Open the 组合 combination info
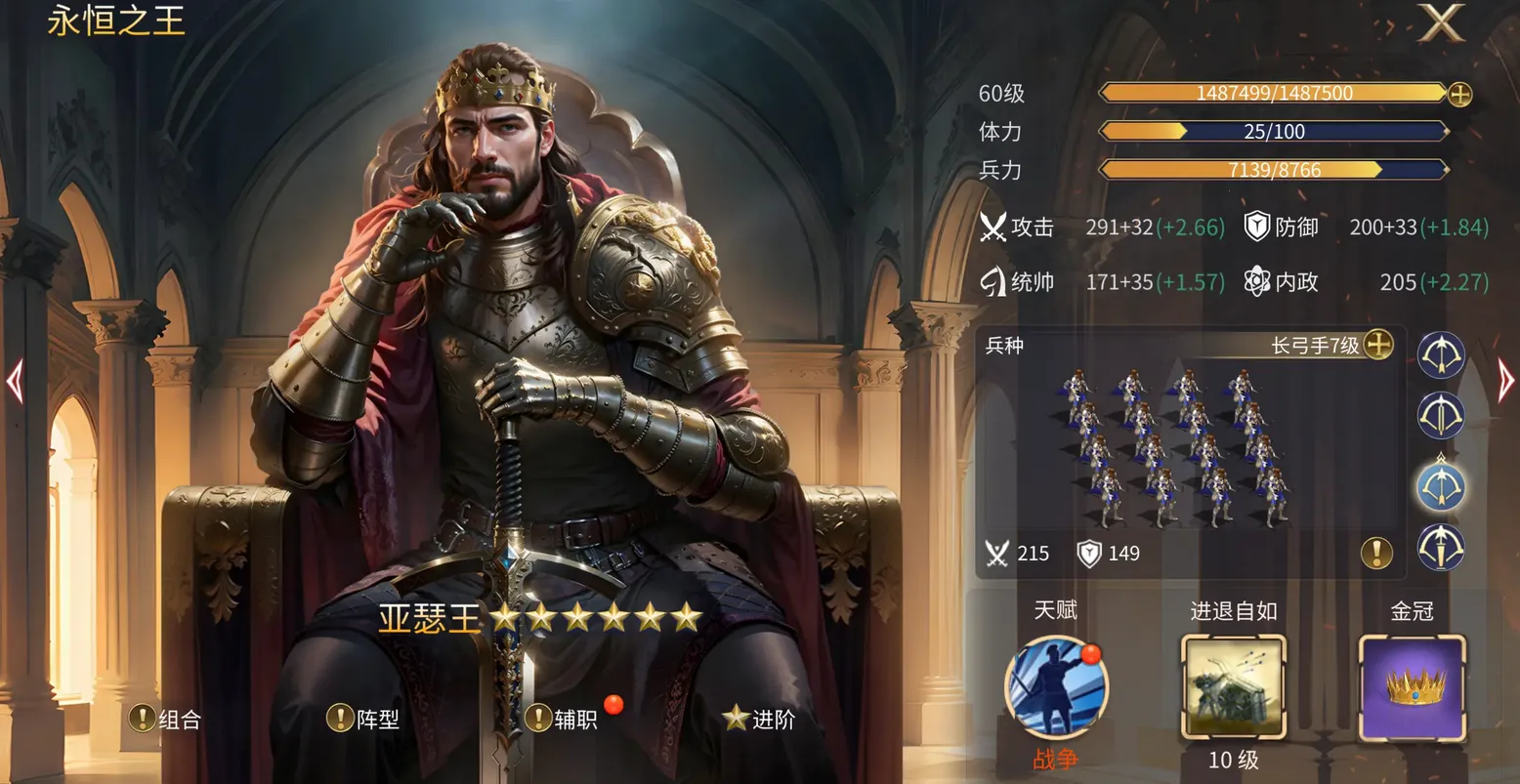 pyautogui.click(x=166, y=720)
